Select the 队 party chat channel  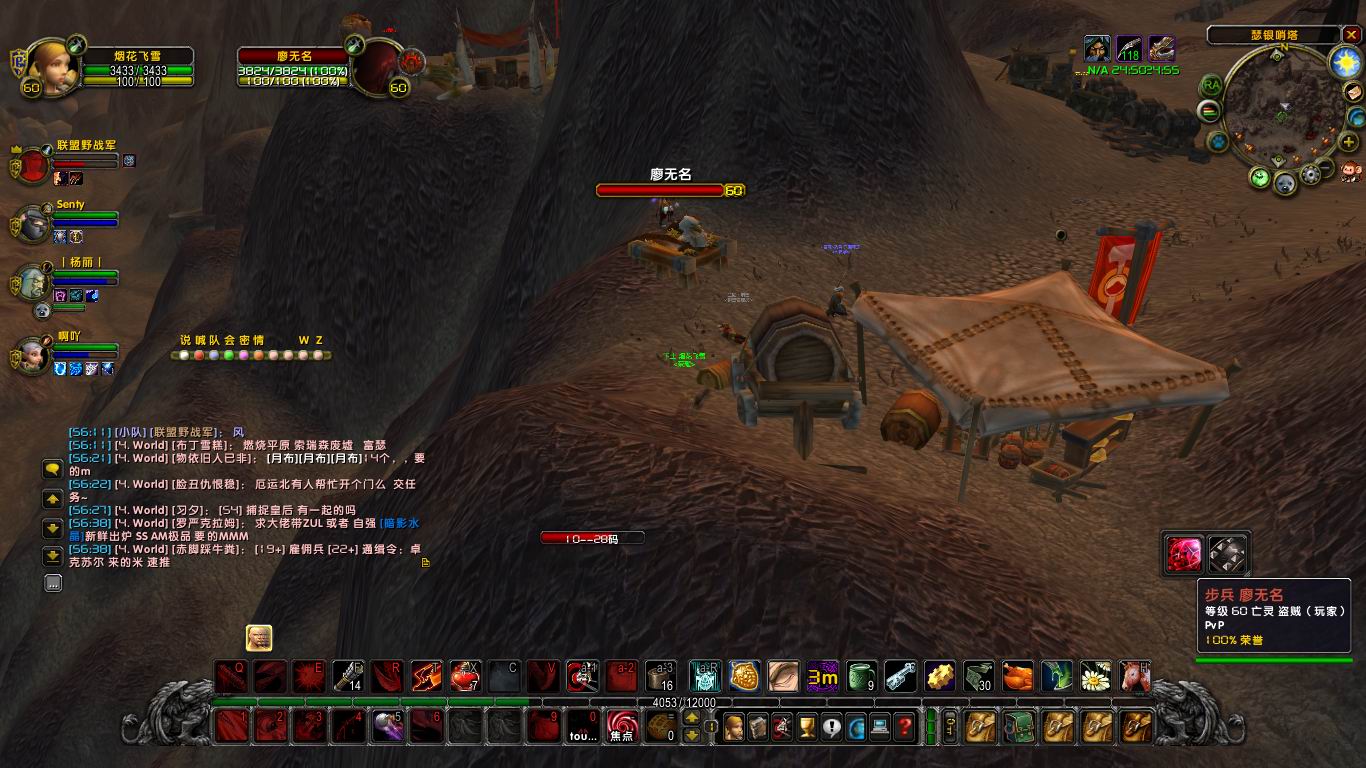(x=213, y=340)
